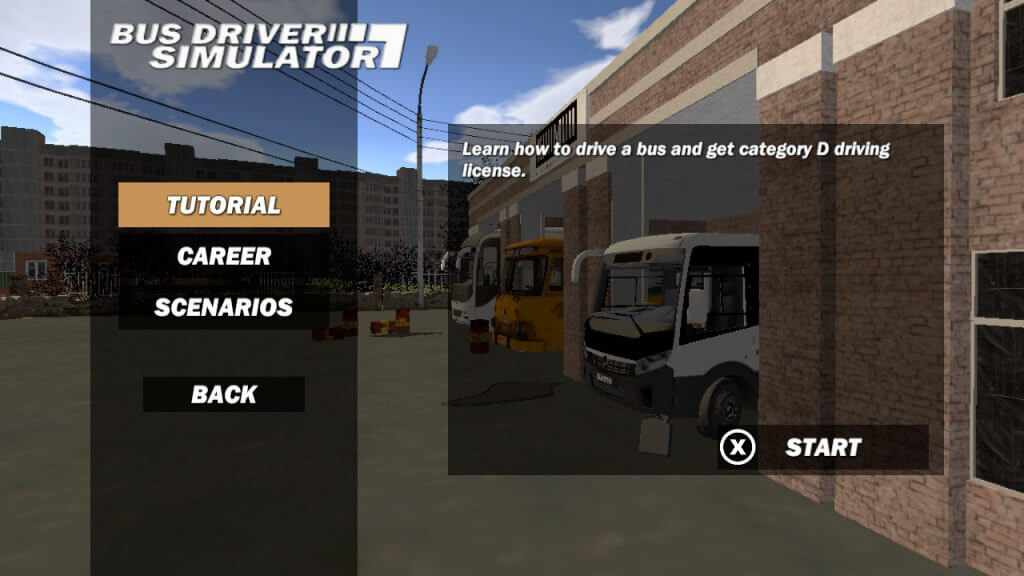The image size is (1024, 576).
Task: Go back with the Back button
Action: (x=223, y=394)
